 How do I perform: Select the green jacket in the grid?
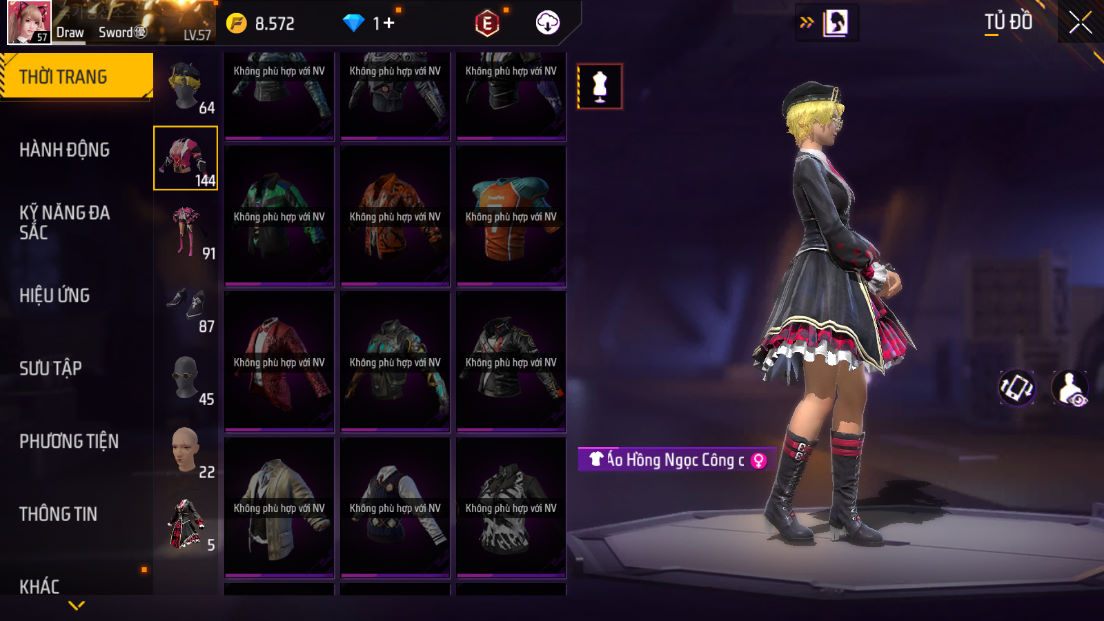pyautogui.click(x=279, y=215)
